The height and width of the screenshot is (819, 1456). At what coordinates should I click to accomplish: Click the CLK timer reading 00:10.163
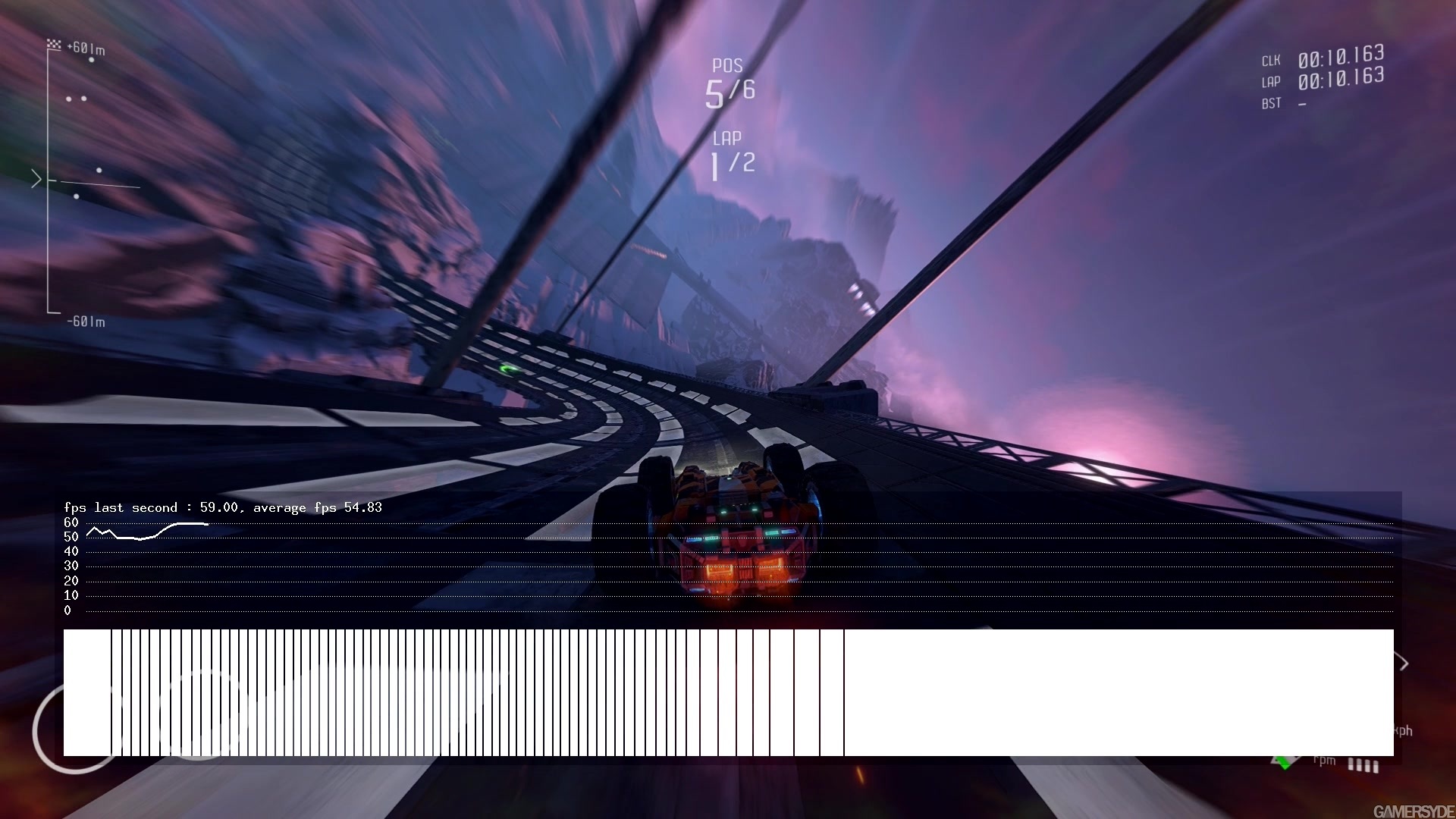pos(1340,55)
